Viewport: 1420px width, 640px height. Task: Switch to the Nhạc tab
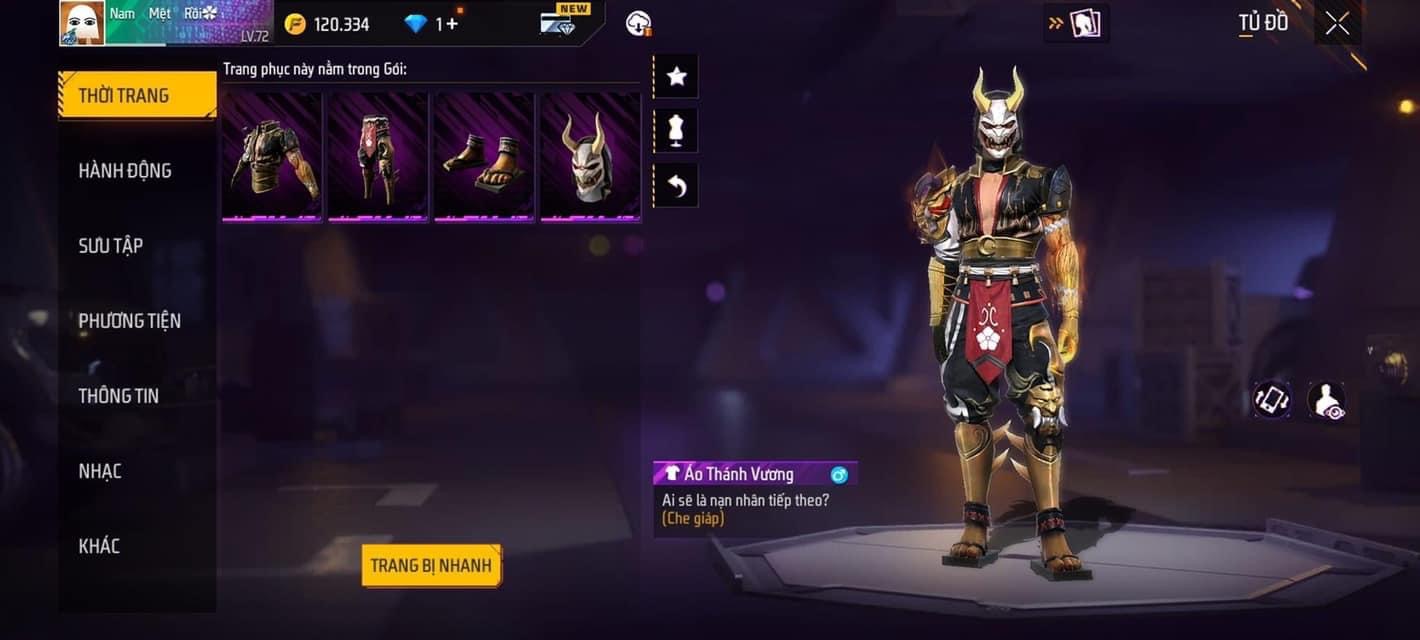(x=100, y=471)
